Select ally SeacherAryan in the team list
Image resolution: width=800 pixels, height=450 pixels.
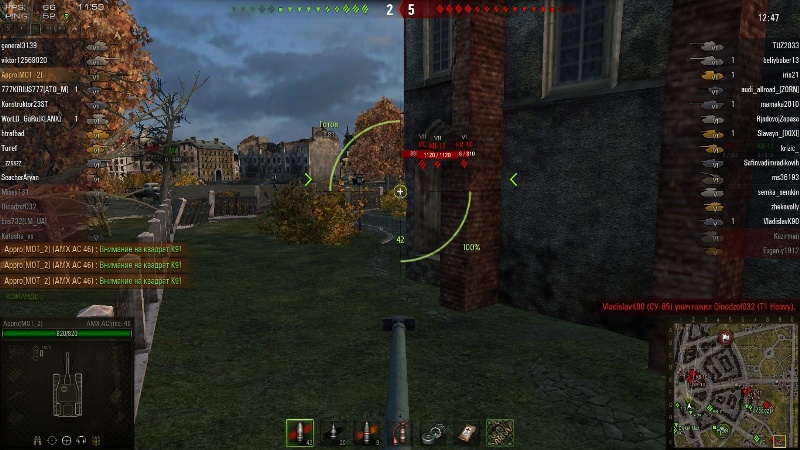[20, 177]
